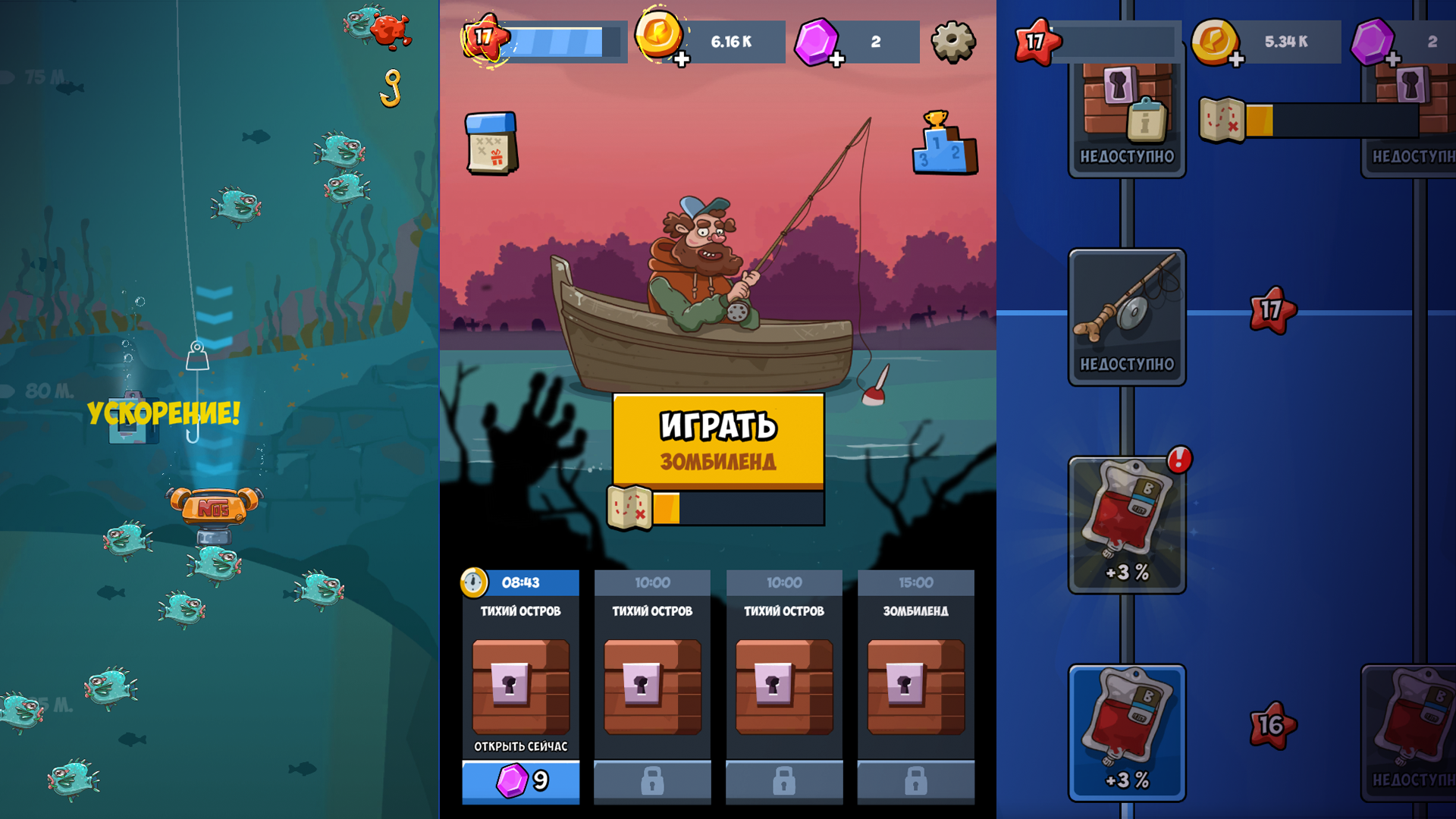Select the fishing rod upgrade node
The width and height of the screenshot is (1456, 819).
click(x=1125, y=315)
